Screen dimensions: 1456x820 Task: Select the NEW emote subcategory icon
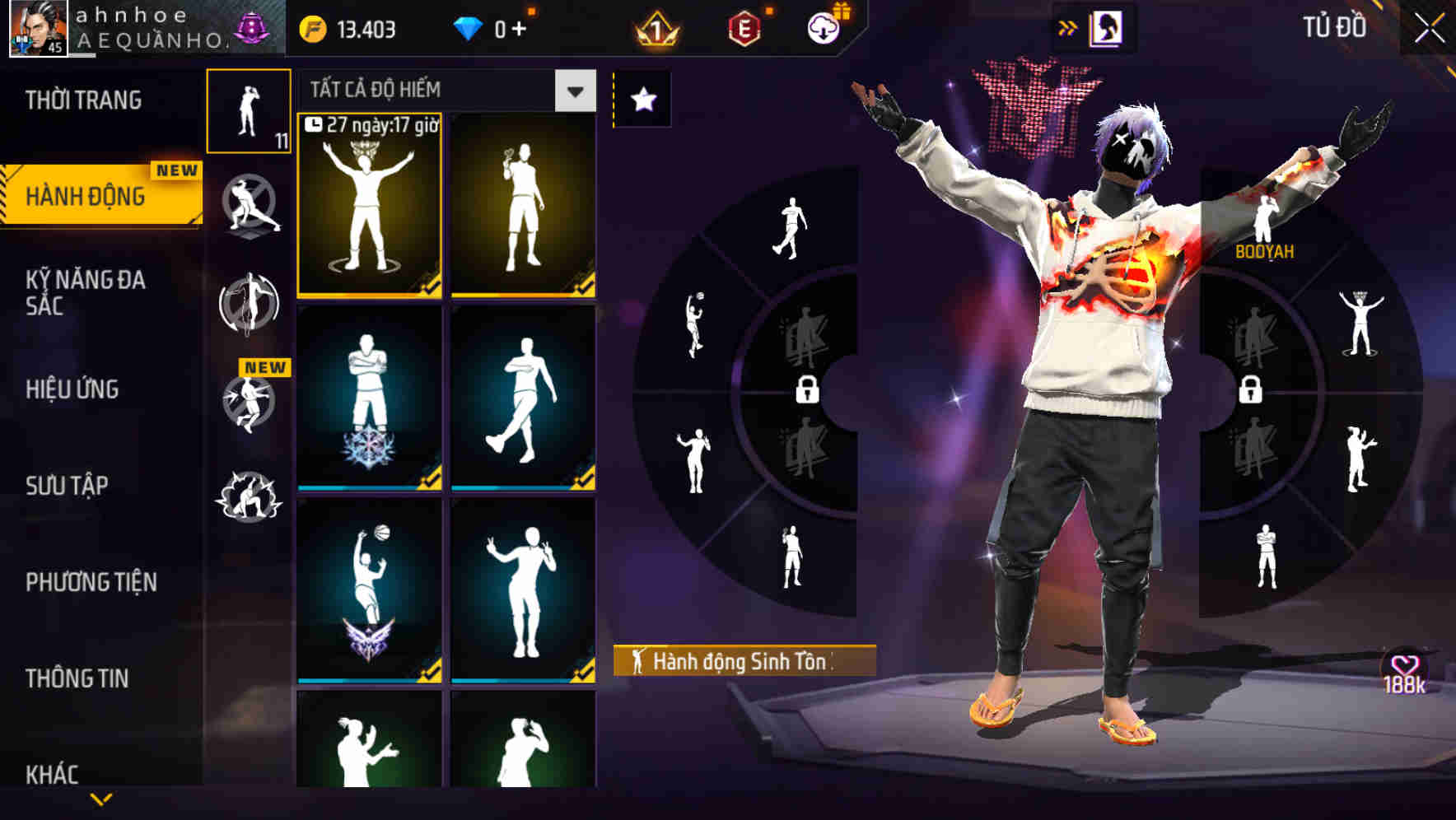coord(249,403)
